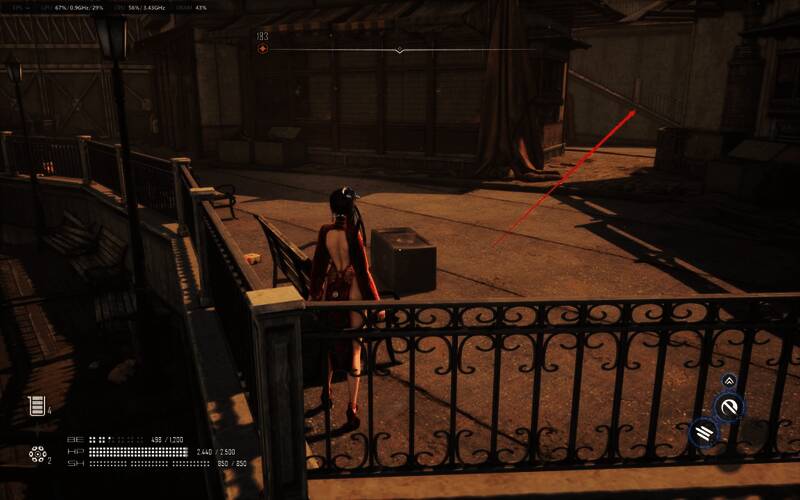
Task: Click the double-chevron up skill icon
Action: tap(729, 380)
